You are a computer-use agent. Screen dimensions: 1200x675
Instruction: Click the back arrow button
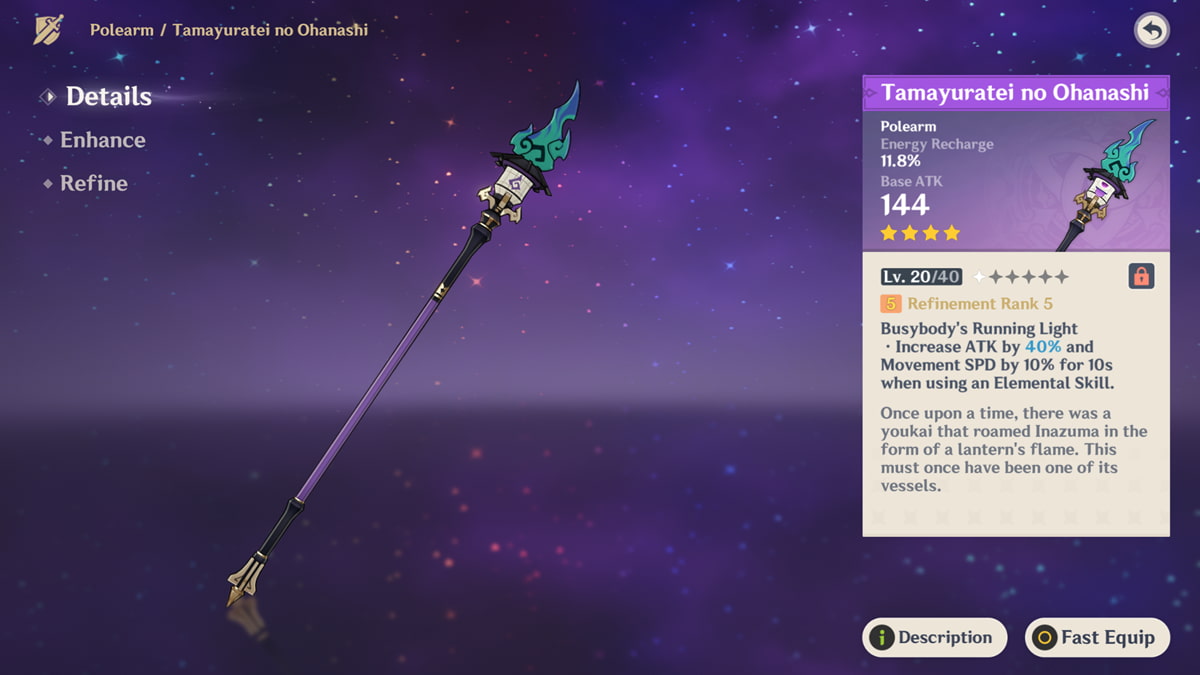tap(1152, 30)
